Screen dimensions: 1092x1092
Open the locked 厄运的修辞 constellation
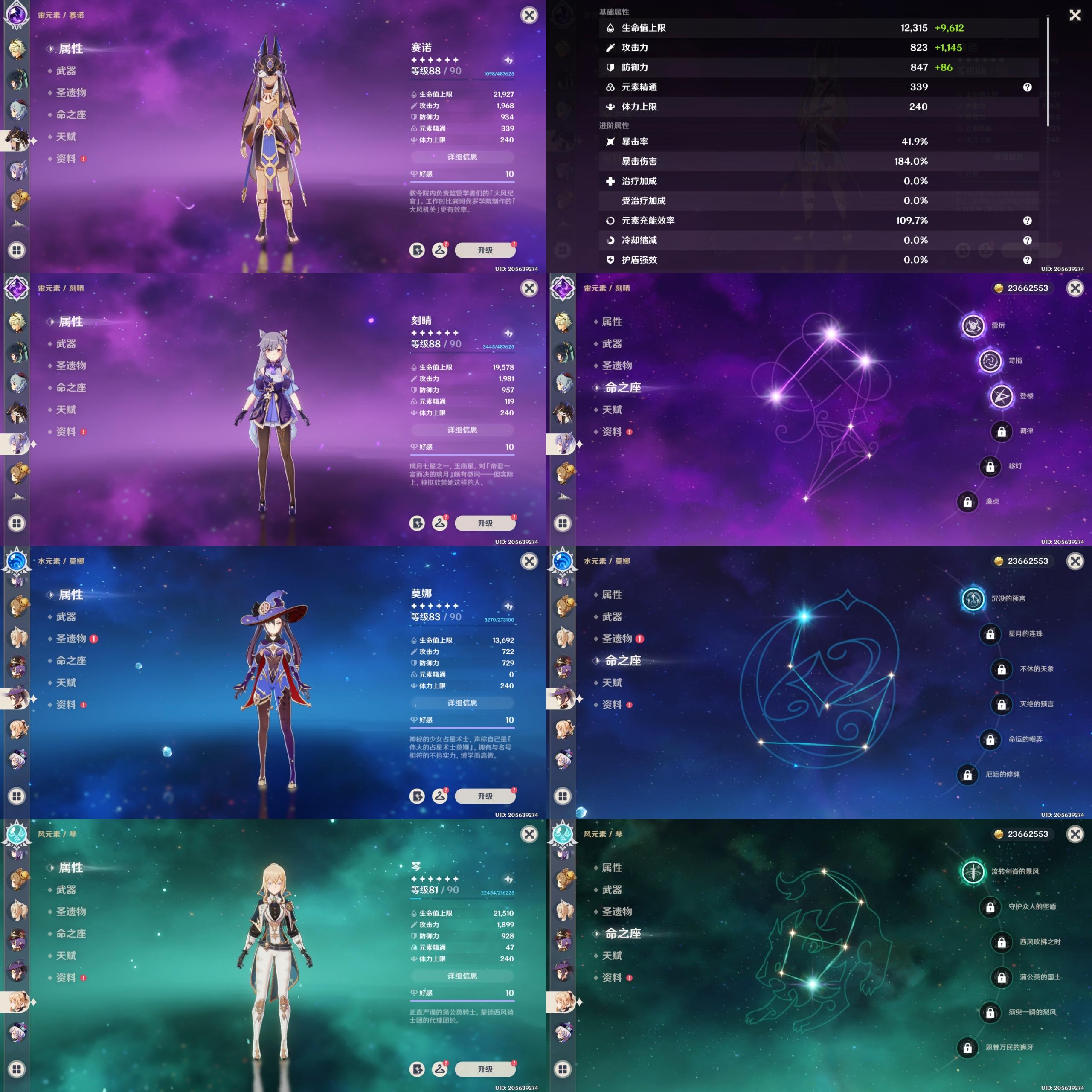[967, 774]
